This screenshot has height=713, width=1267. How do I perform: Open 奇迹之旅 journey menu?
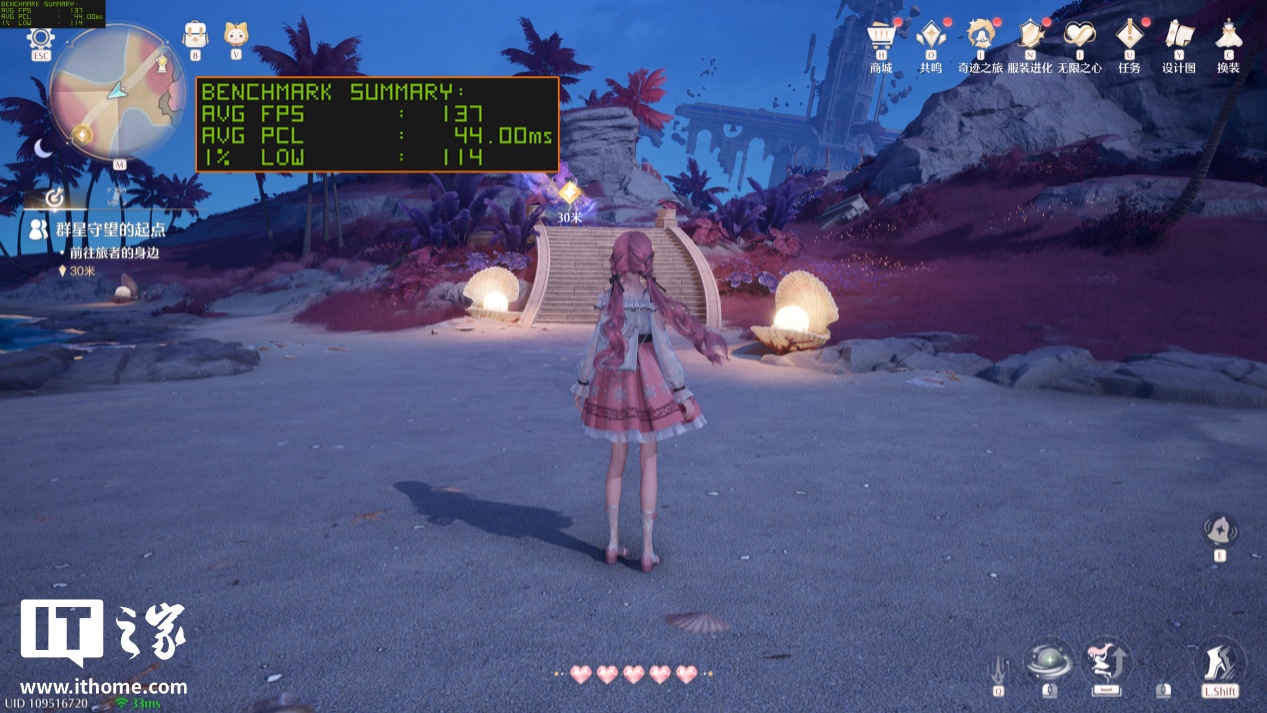pyautogui.click(x=980, y=36)
